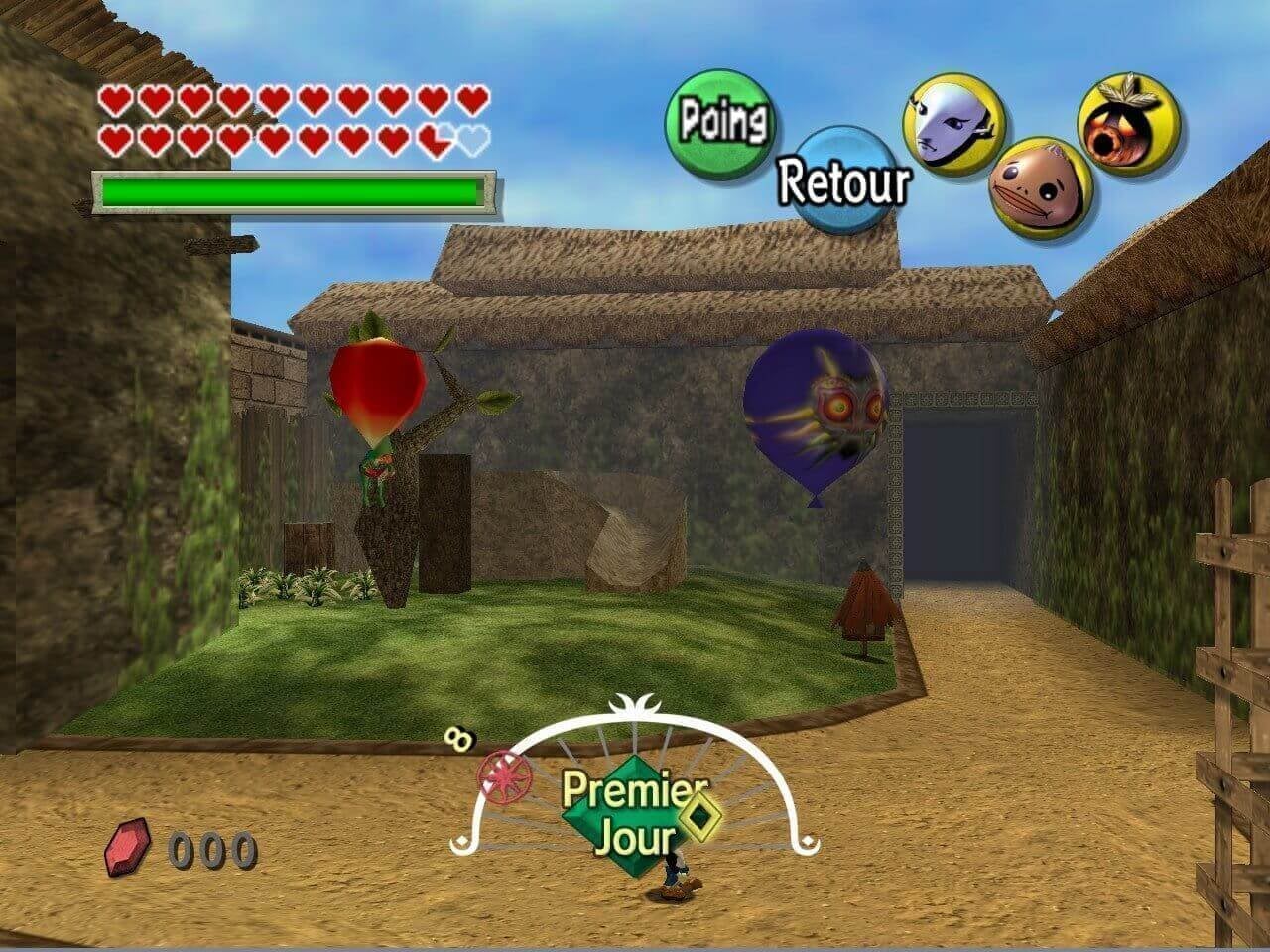
Task: Select the green Poing action button
Action: [x=721, y=123]
